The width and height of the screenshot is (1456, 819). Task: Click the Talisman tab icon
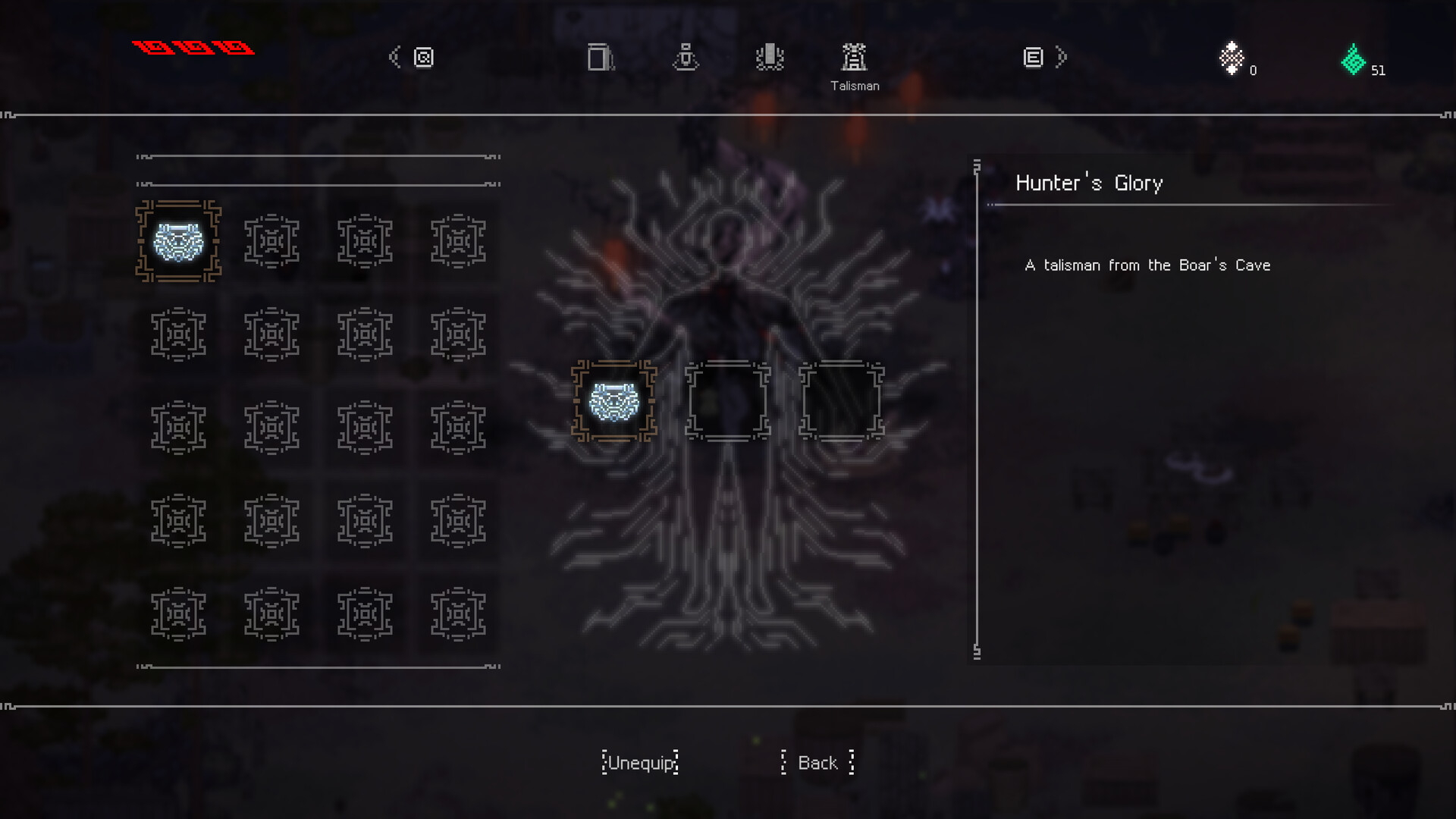click(x=855, y=57)
